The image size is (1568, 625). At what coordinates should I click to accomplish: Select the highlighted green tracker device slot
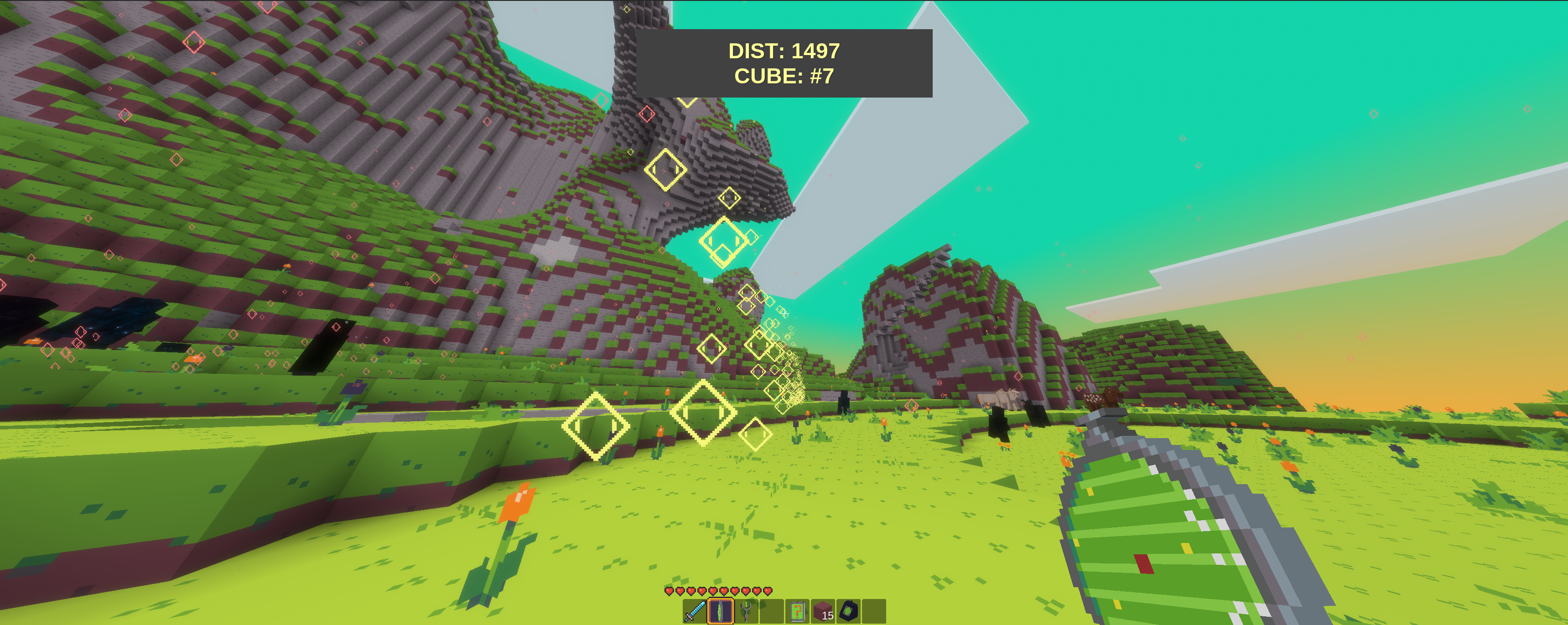[720, 611]
